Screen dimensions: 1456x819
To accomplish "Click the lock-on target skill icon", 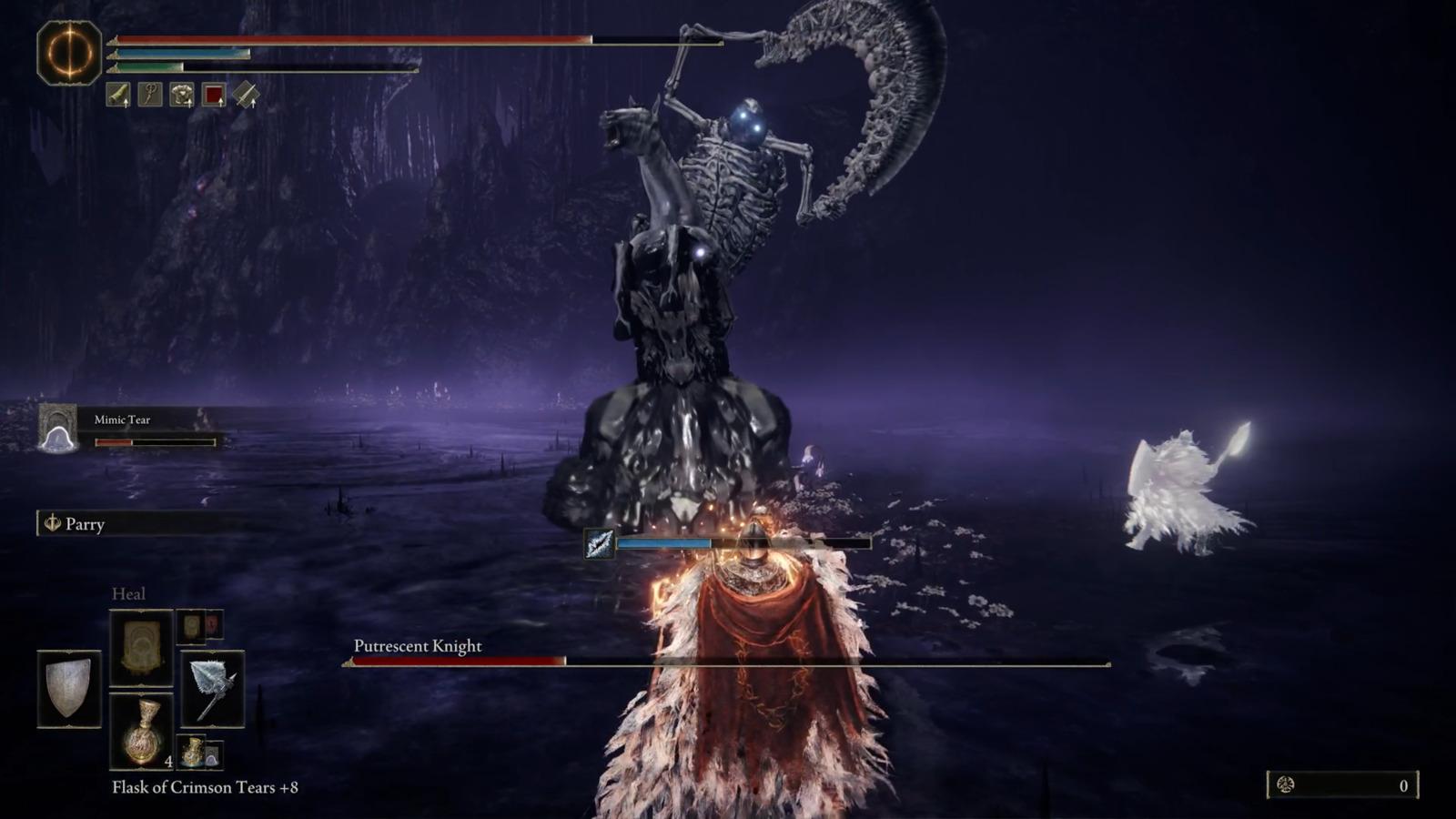I will 599,544.
